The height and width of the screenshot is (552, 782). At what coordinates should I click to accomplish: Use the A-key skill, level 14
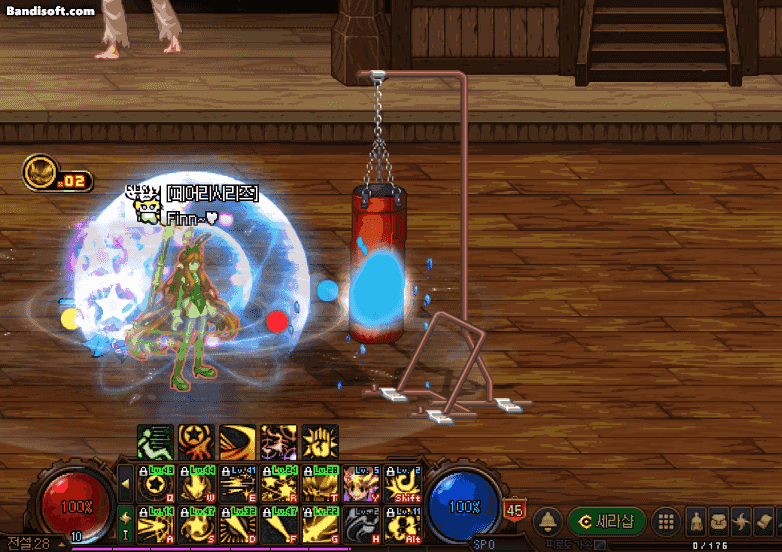point(155,523)
